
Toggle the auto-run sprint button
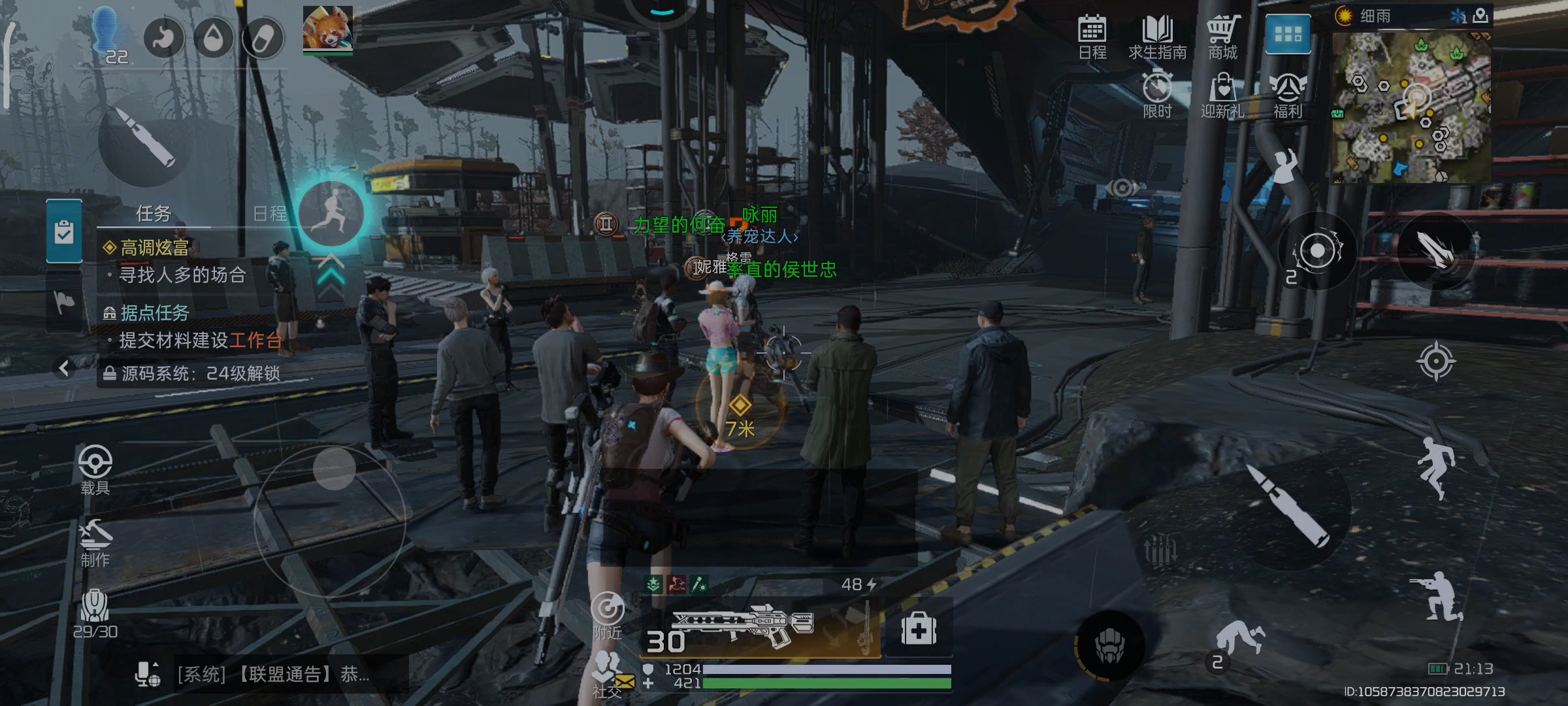coord(331,214)
